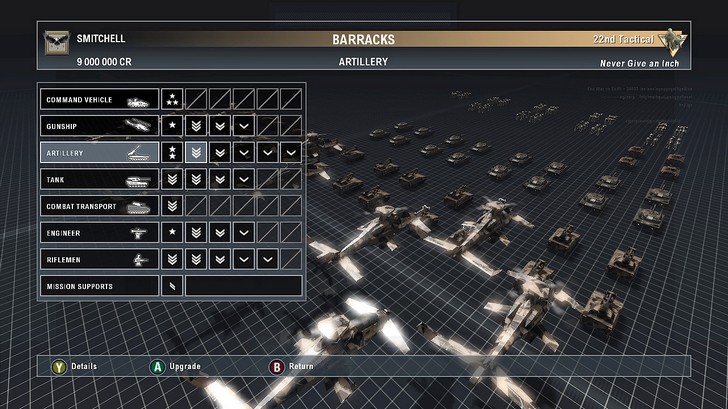The width and height of the screenshot is (728, 409).
Task: Choose the Gunship unit entry
Action: tap(99, 126)
